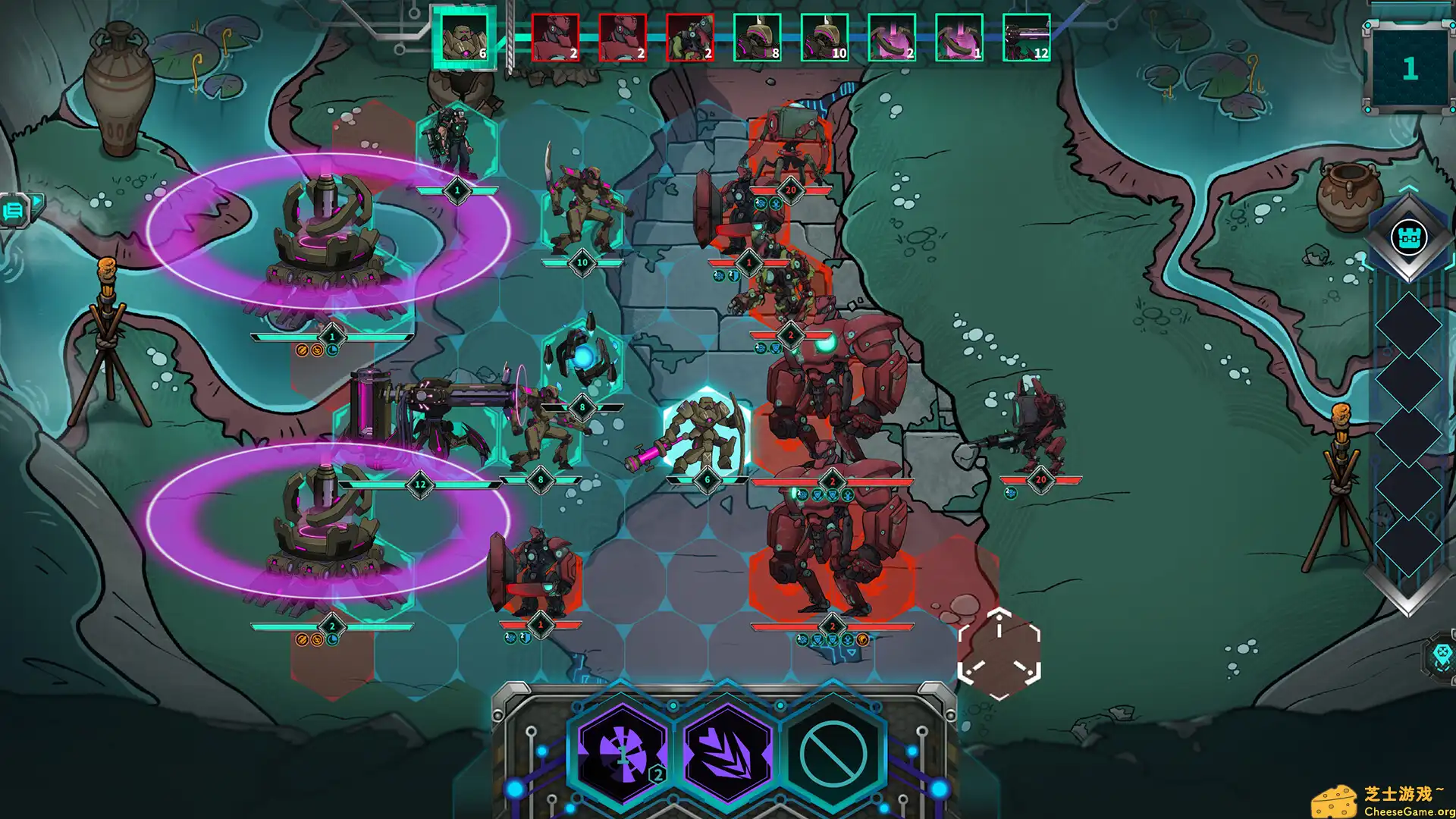Select the active golem portrait in turn order
Image resolution: width=1456 pixels, height=819 pixels.
click(463, 37)
